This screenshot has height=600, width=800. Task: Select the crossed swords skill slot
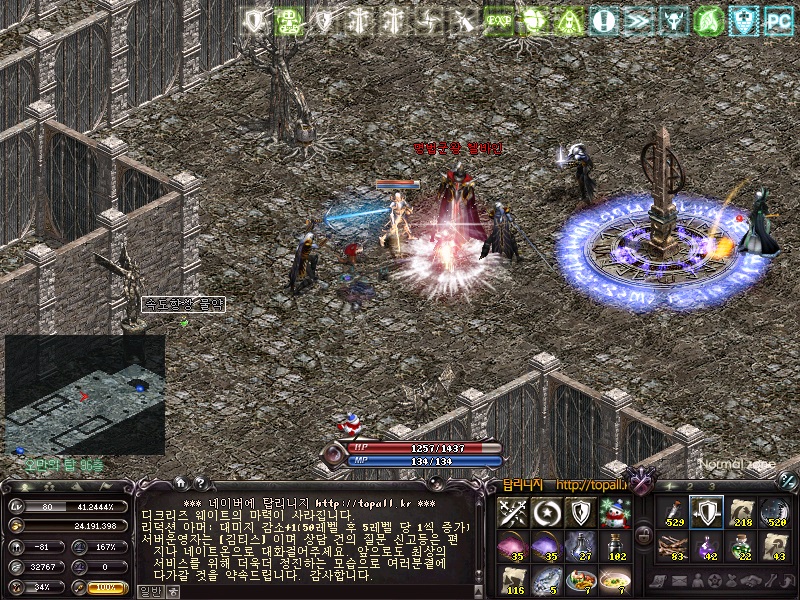(513, 512)
